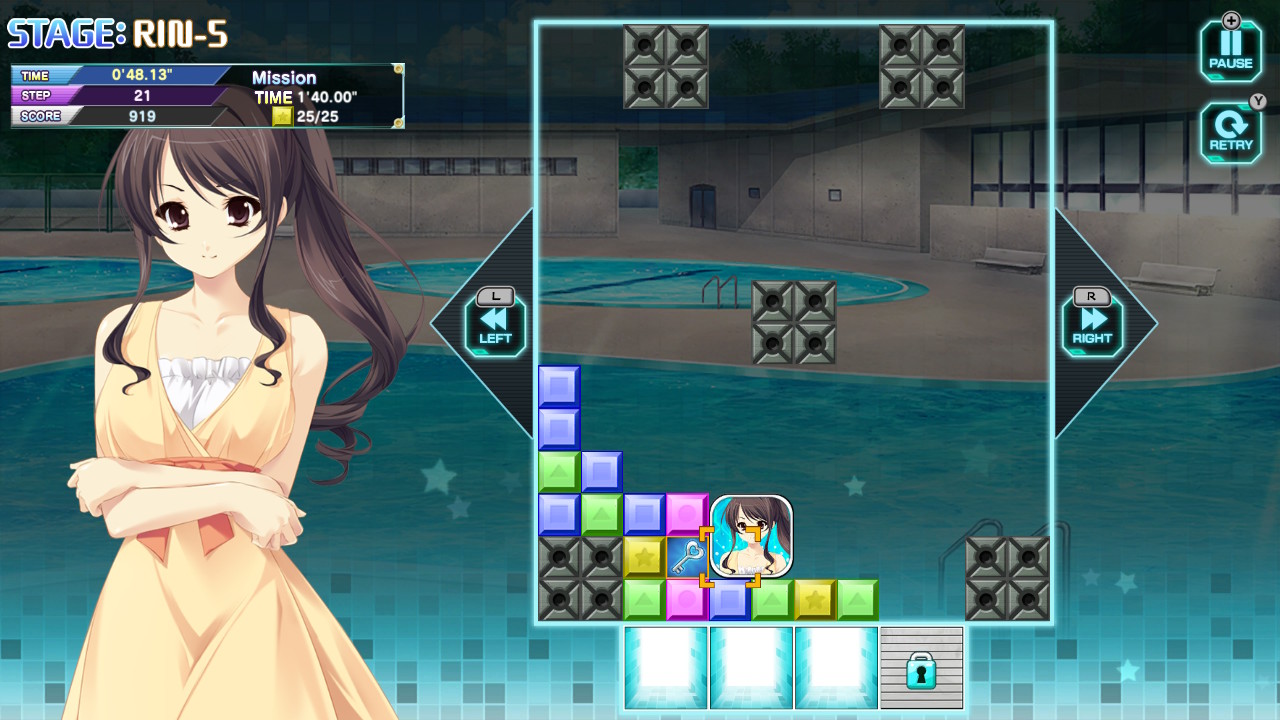This screenshot has height=720, width=1280.
Task: Select the topmost blue square block
Action: [x=559, y=386]
